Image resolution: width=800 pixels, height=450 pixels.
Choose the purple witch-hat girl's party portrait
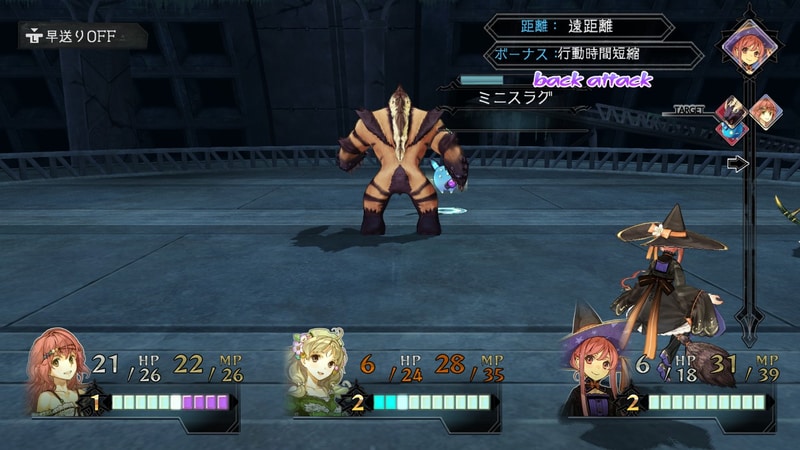coord(594,373)
